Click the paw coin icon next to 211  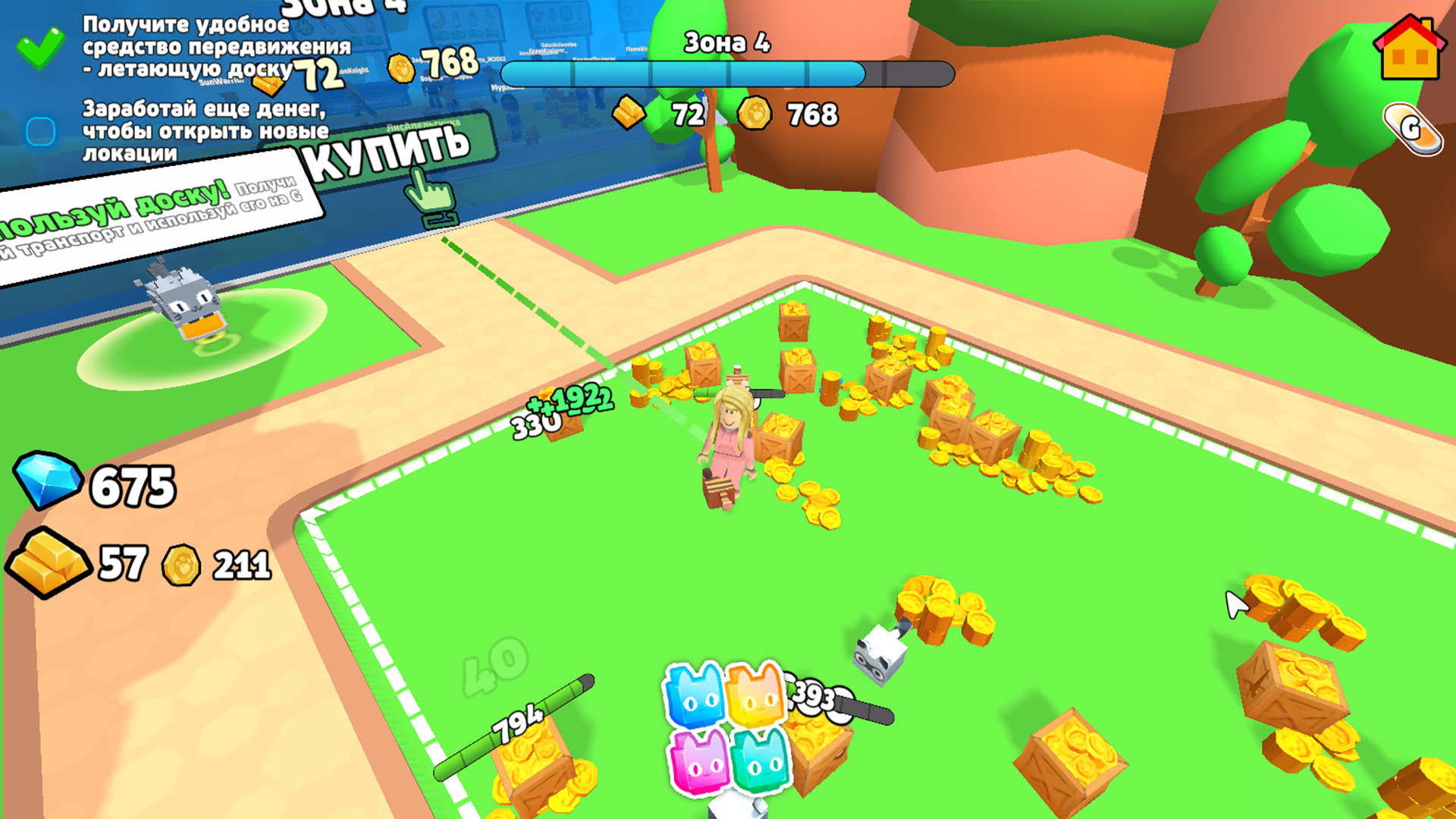pos(180,566)
